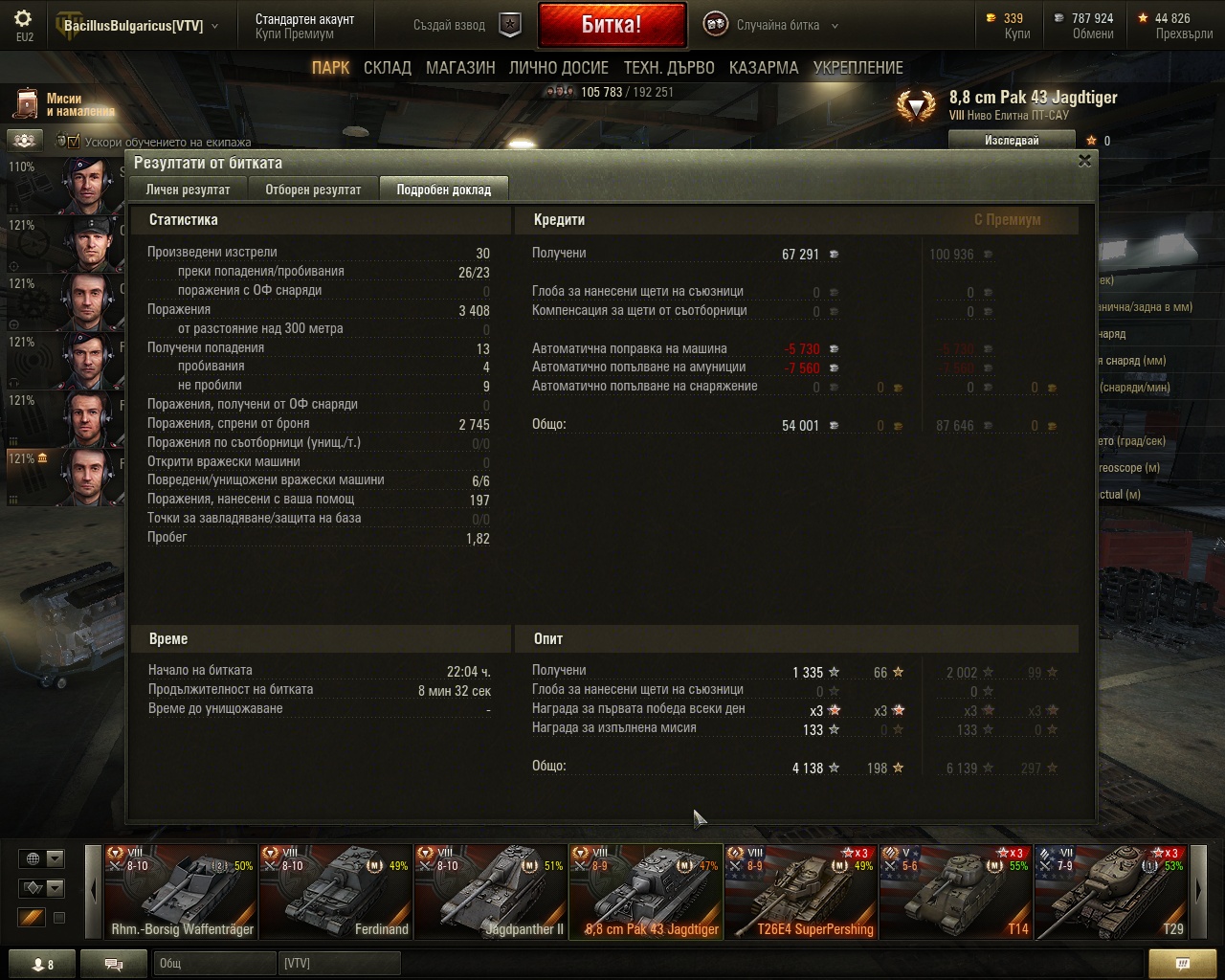Open the УКРЕПЛЕНИЕ stronghold screen
The image size is (1225, 980).
(x=857, y=68)
